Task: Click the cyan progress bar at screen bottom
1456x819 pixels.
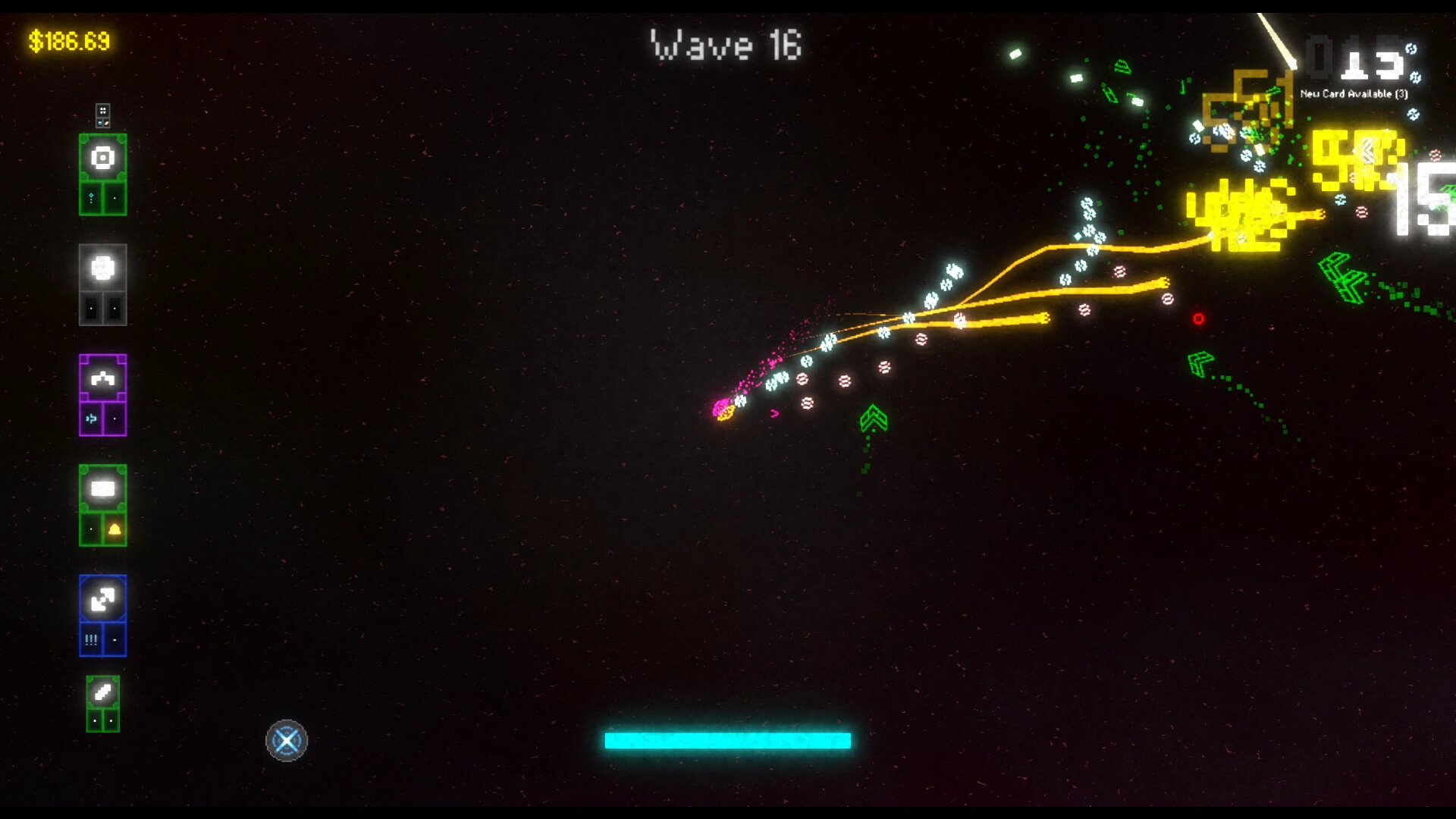Action: [728, 739]
